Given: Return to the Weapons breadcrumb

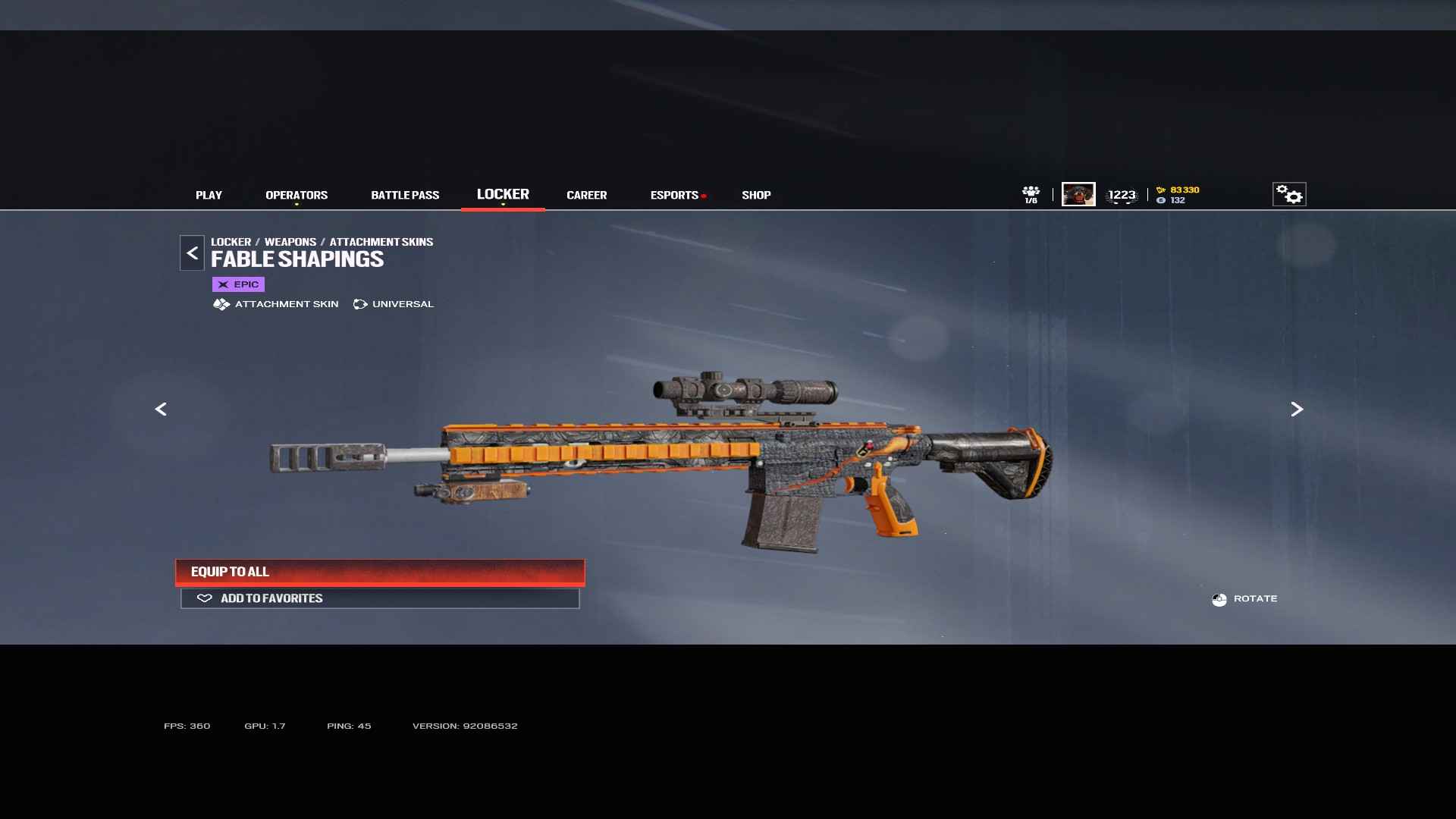Looking at the screenshot, I should pos(290,242).
